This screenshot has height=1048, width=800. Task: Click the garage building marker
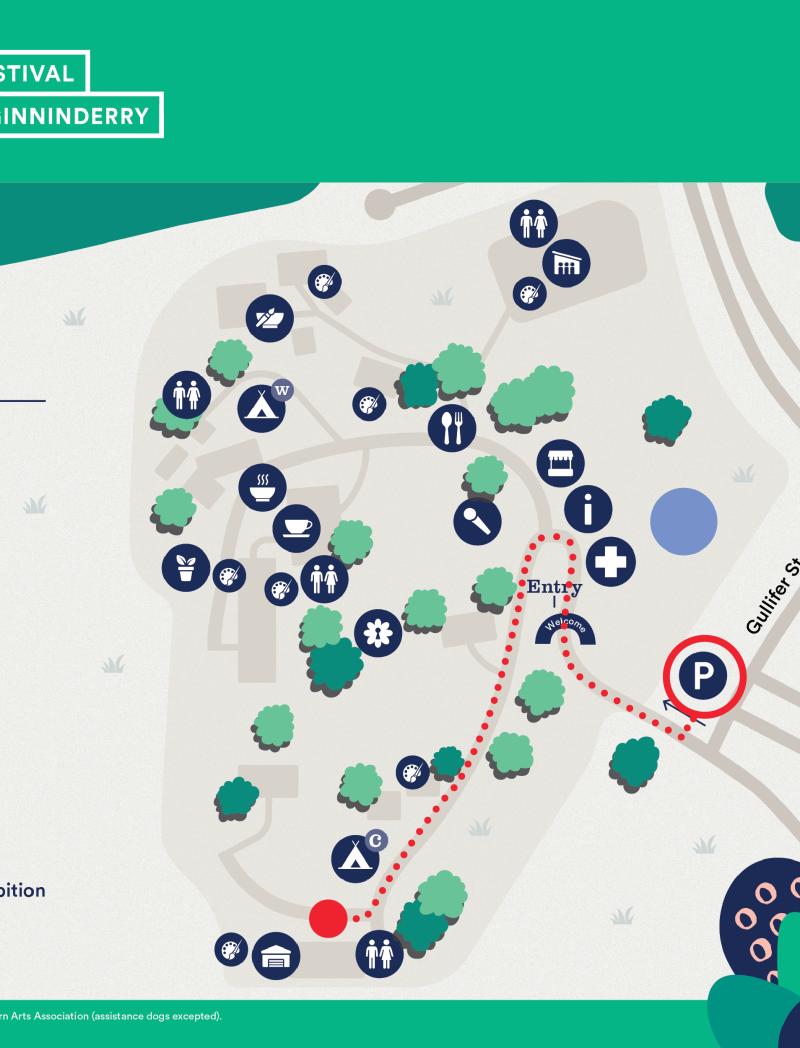(275, 957)
